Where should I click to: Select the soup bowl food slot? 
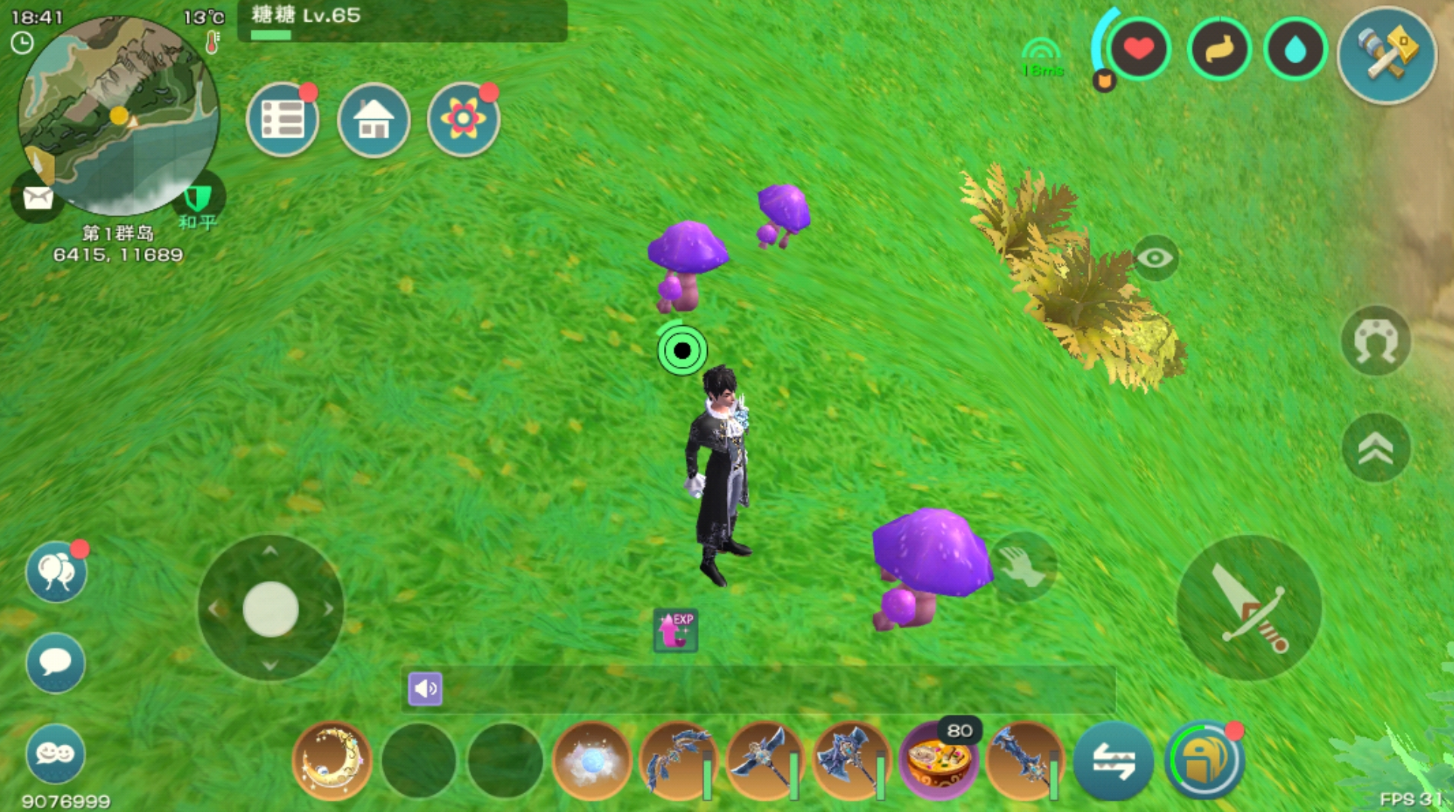point(938,763)
